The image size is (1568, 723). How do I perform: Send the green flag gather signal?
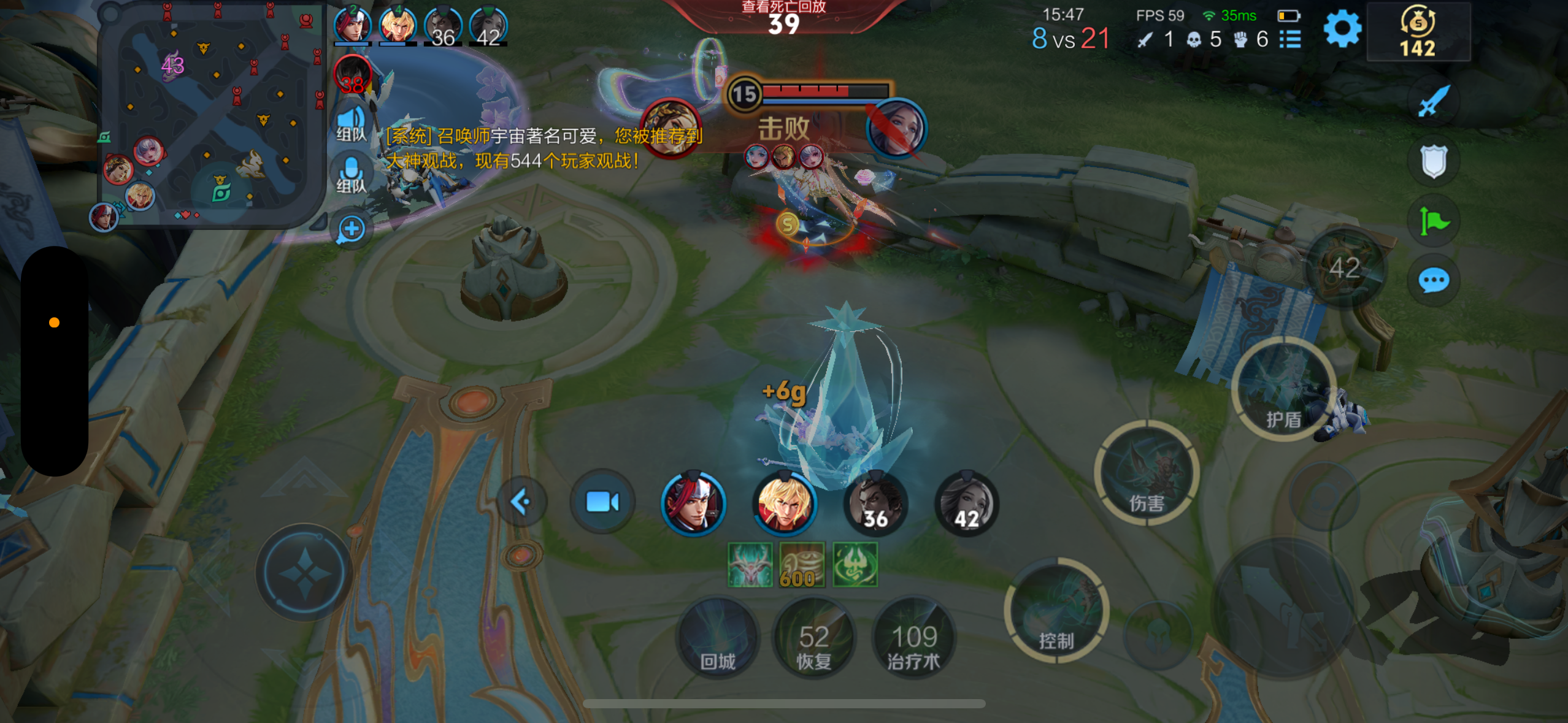tap(1433, 221)
